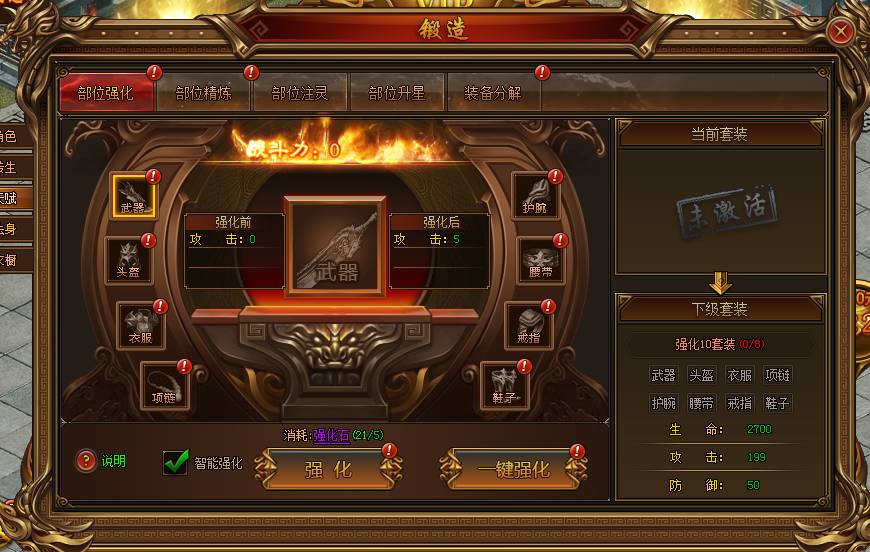Viewport: 870px width, 552px height.
Task: Choose the 护腕 bracer slot
Action: [535, 195]
